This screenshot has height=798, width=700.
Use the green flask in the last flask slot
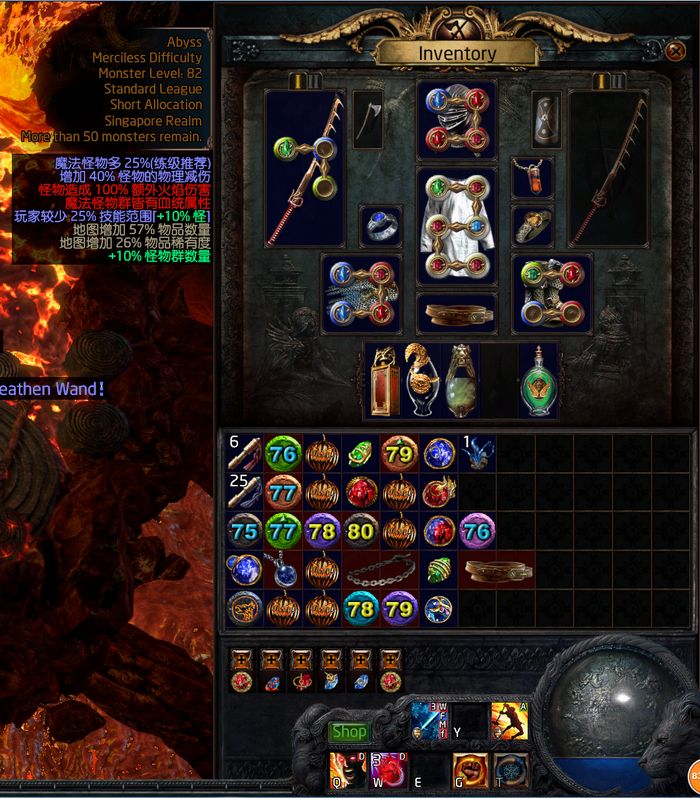[x=540, y=380]
